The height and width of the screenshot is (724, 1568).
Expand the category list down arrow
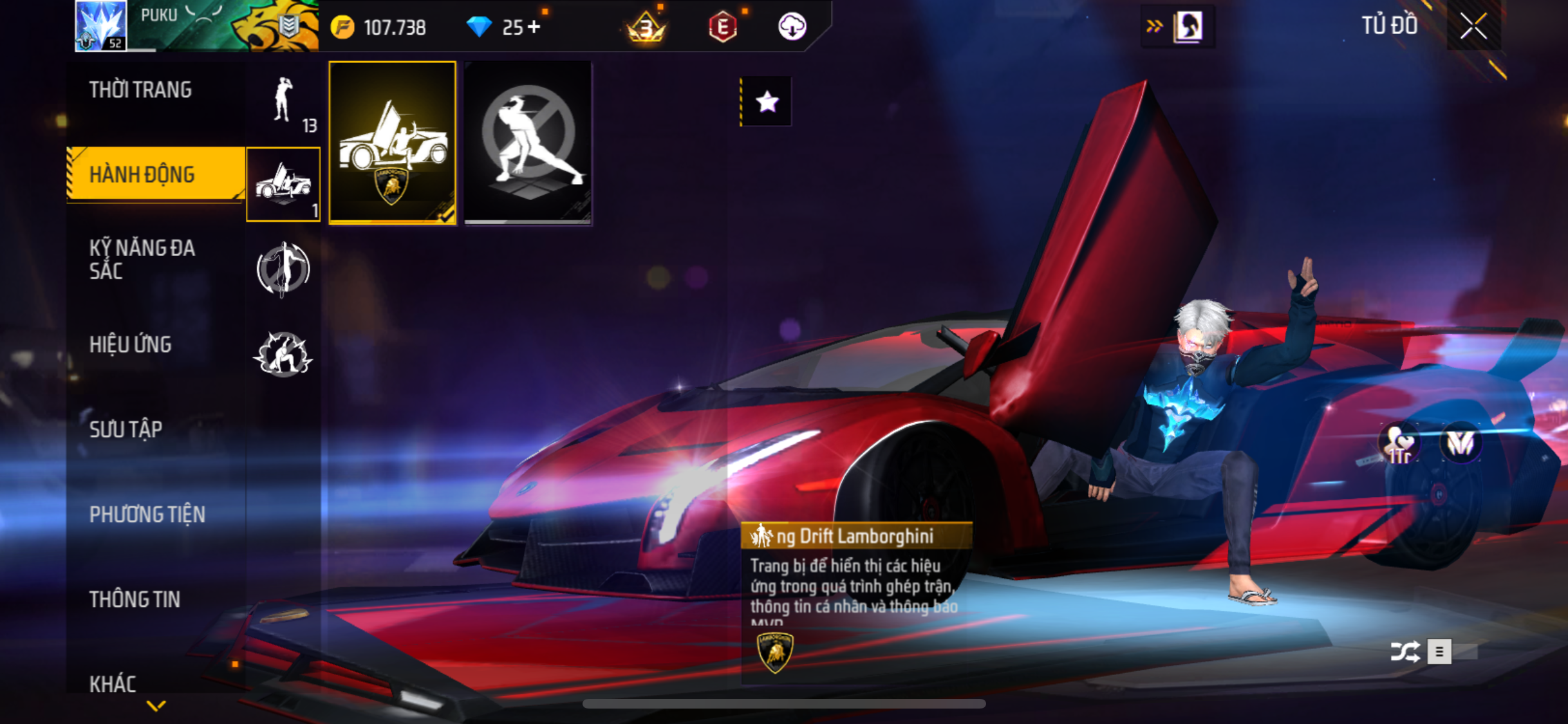pos(156,706)
